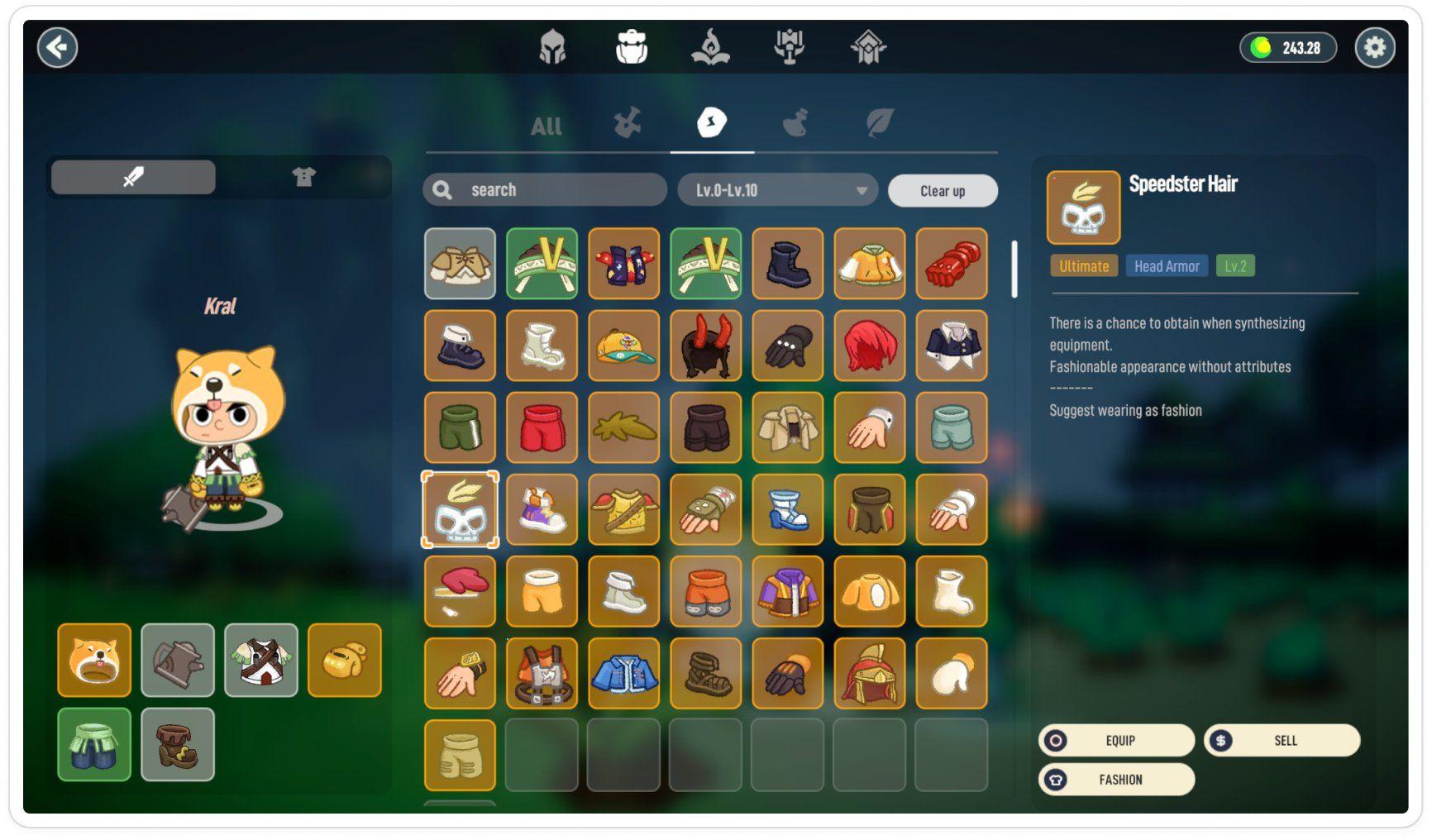Switch to the weapon sword tab above Kral
1432x840 pixels.
pyautogui.click(x=132, y=176)
